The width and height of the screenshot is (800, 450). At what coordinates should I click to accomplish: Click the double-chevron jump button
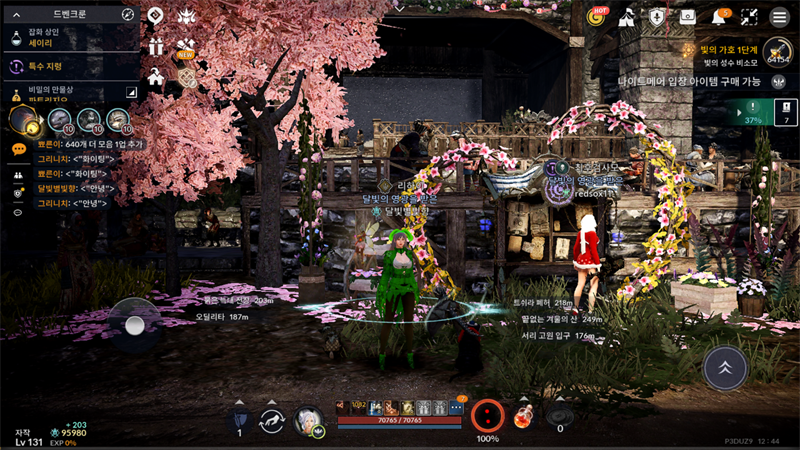(725, 368)
